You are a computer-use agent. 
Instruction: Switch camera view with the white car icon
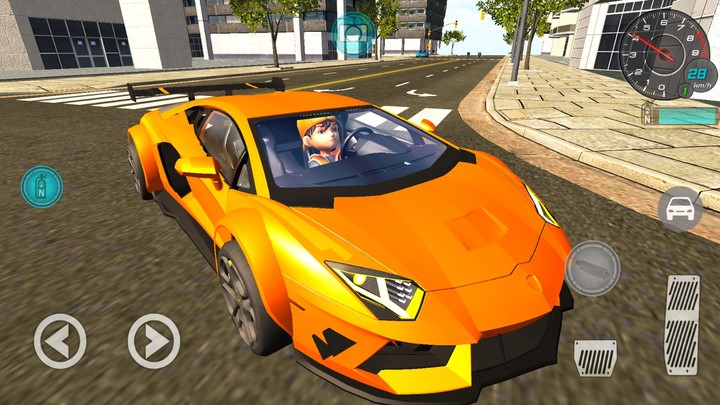[680, 208]
